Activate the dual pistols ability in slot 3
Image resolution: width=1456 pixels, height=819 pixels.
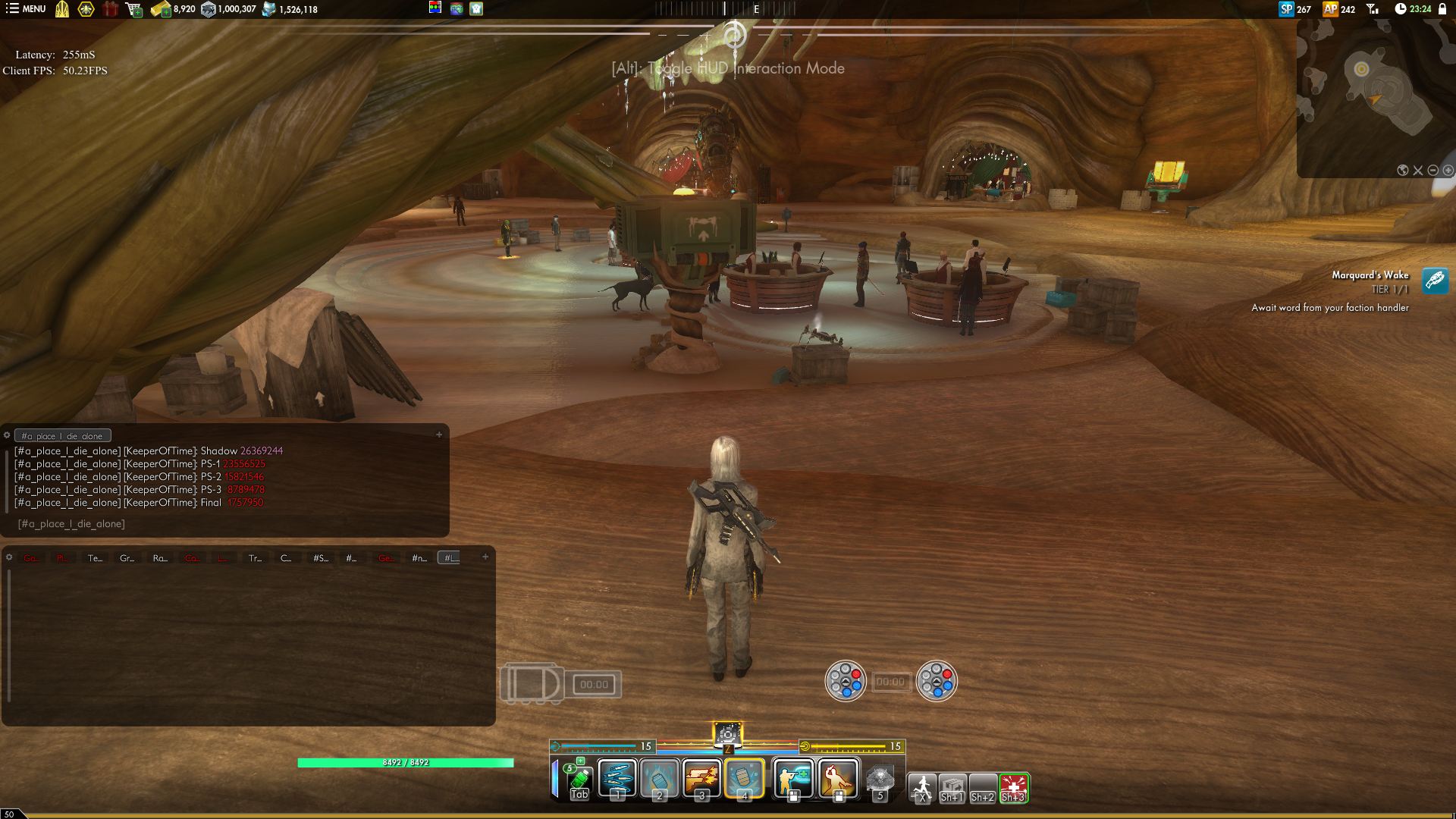701,778
